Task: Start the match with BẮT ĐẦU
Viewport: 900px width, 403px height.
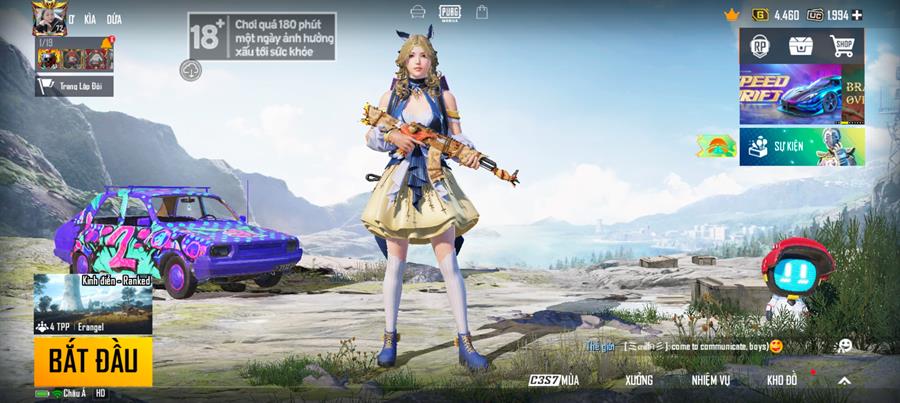Action: [93, 361]
